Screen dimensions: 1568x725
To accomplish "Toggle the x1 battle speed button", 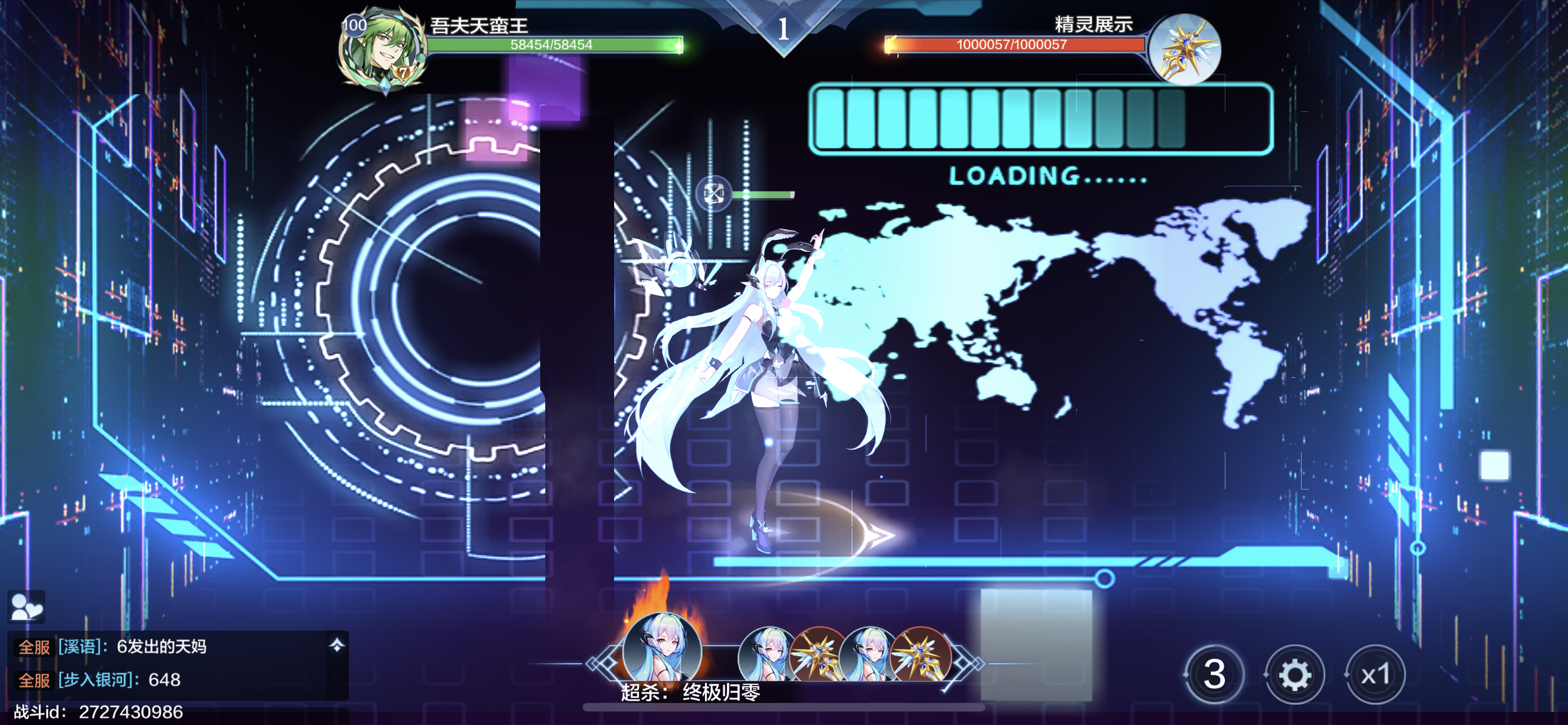I will (x=1375, y=675).
